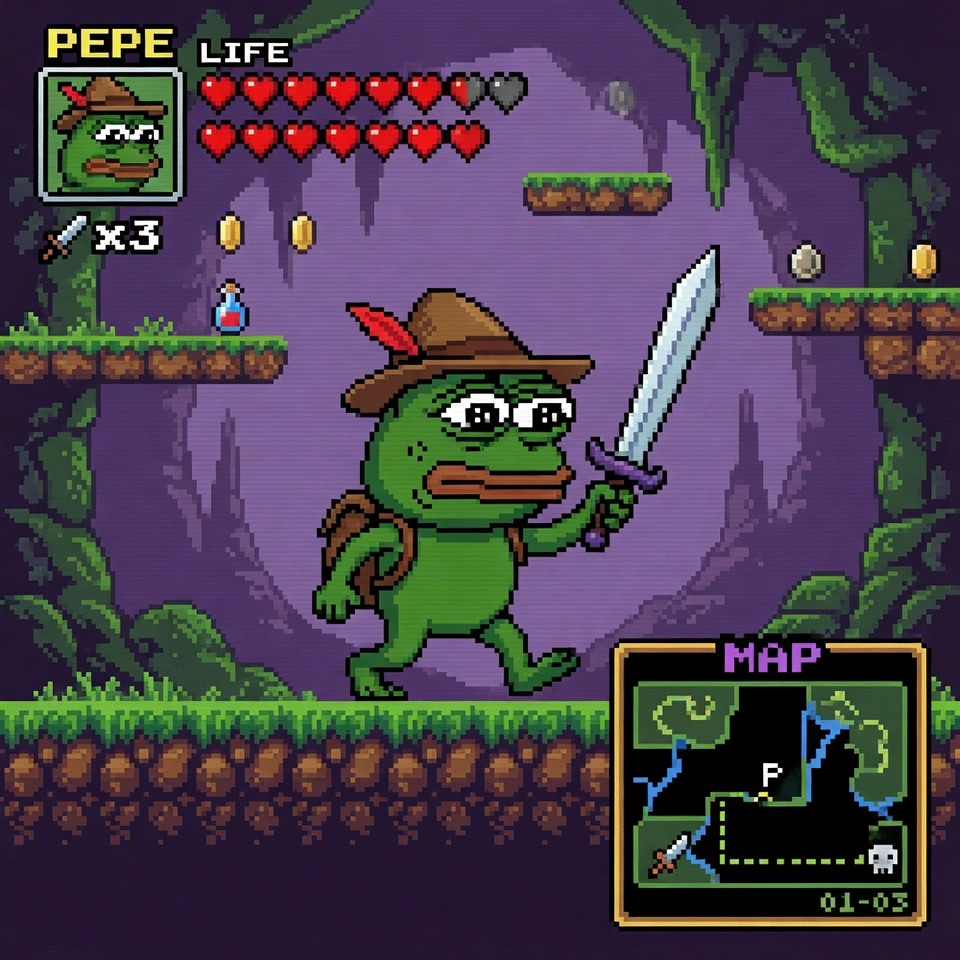The height and width of the screenshot is (960, 960).
Task: Click the skull marker on the minimap
Action: [881, 856]
